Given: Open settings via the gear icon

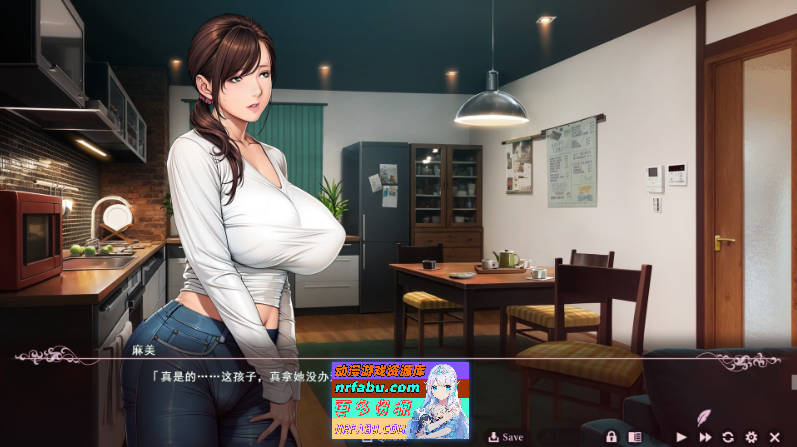Looking at the screenshot, I should click(751, 437).
